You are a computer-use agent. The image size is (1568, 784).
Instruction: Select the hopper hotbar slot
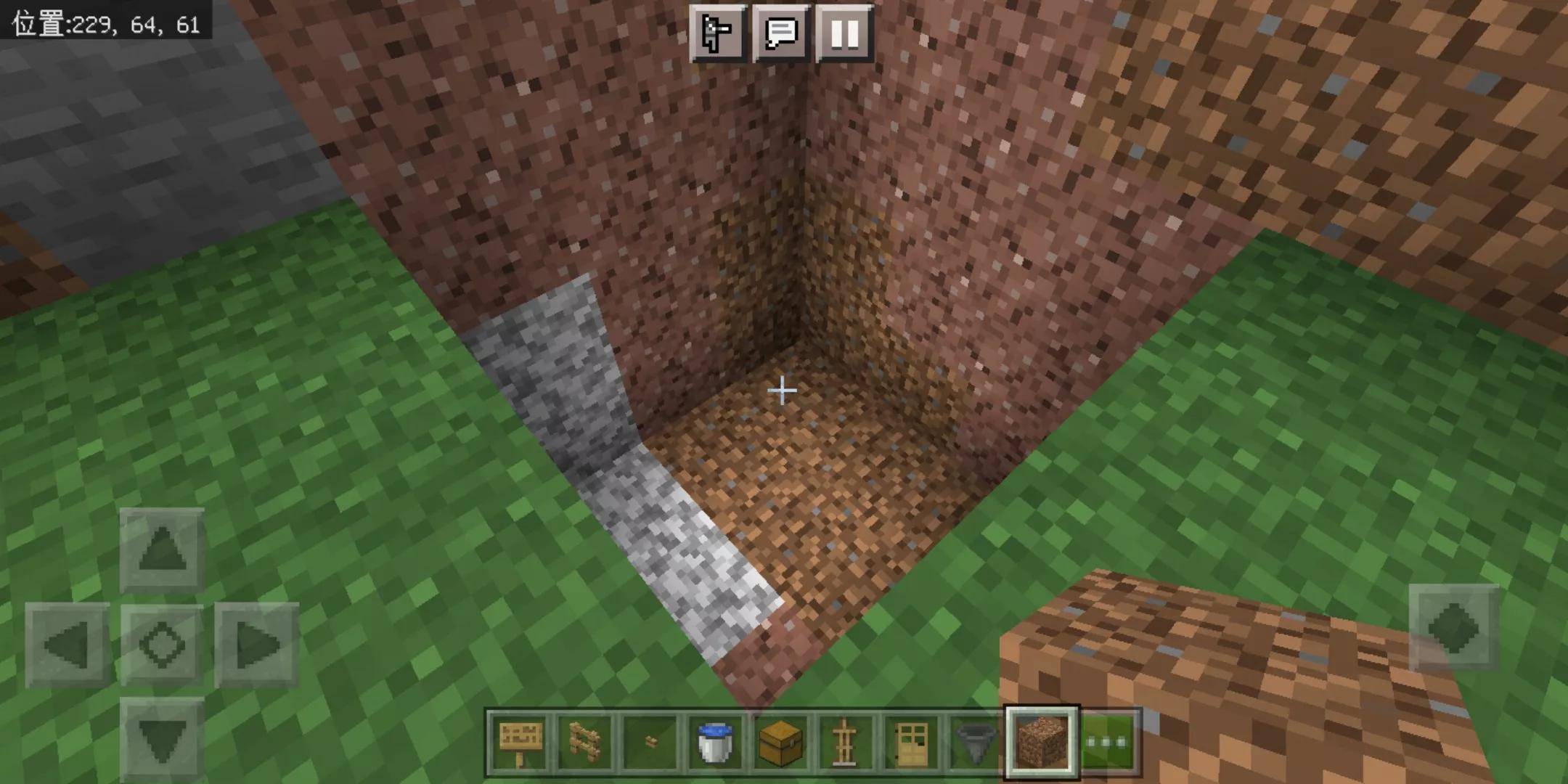point(976,742)
